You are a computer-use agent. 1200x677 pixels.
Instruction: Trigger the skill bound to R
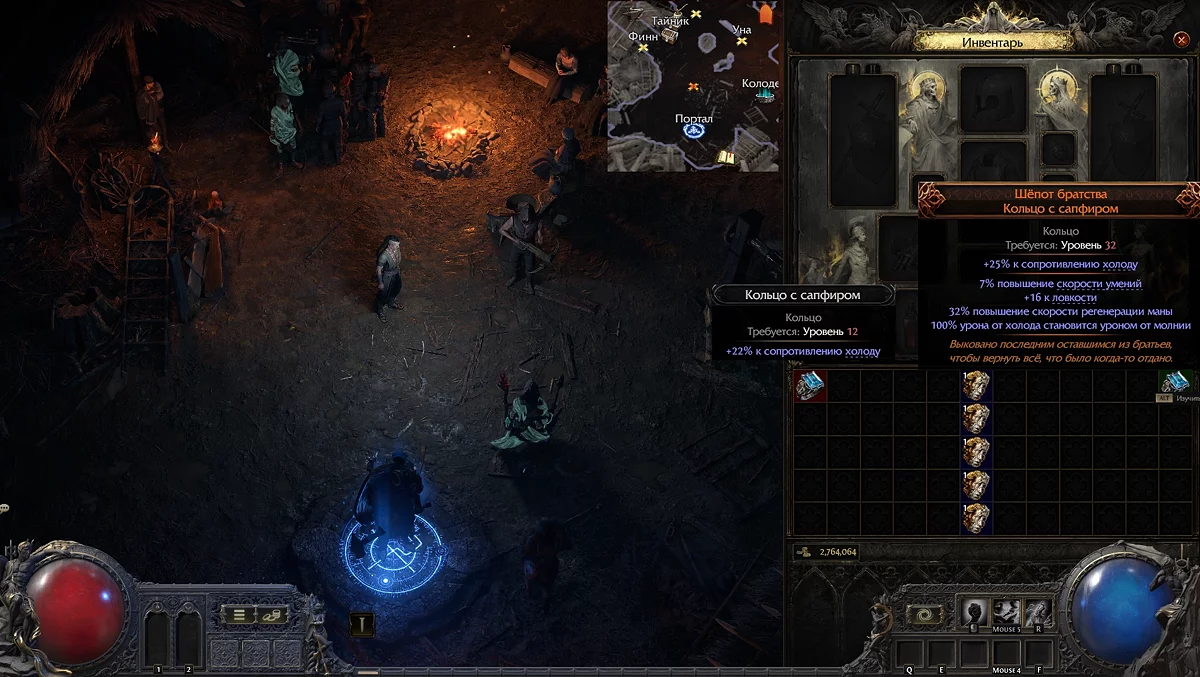(x=1037, y=611)
